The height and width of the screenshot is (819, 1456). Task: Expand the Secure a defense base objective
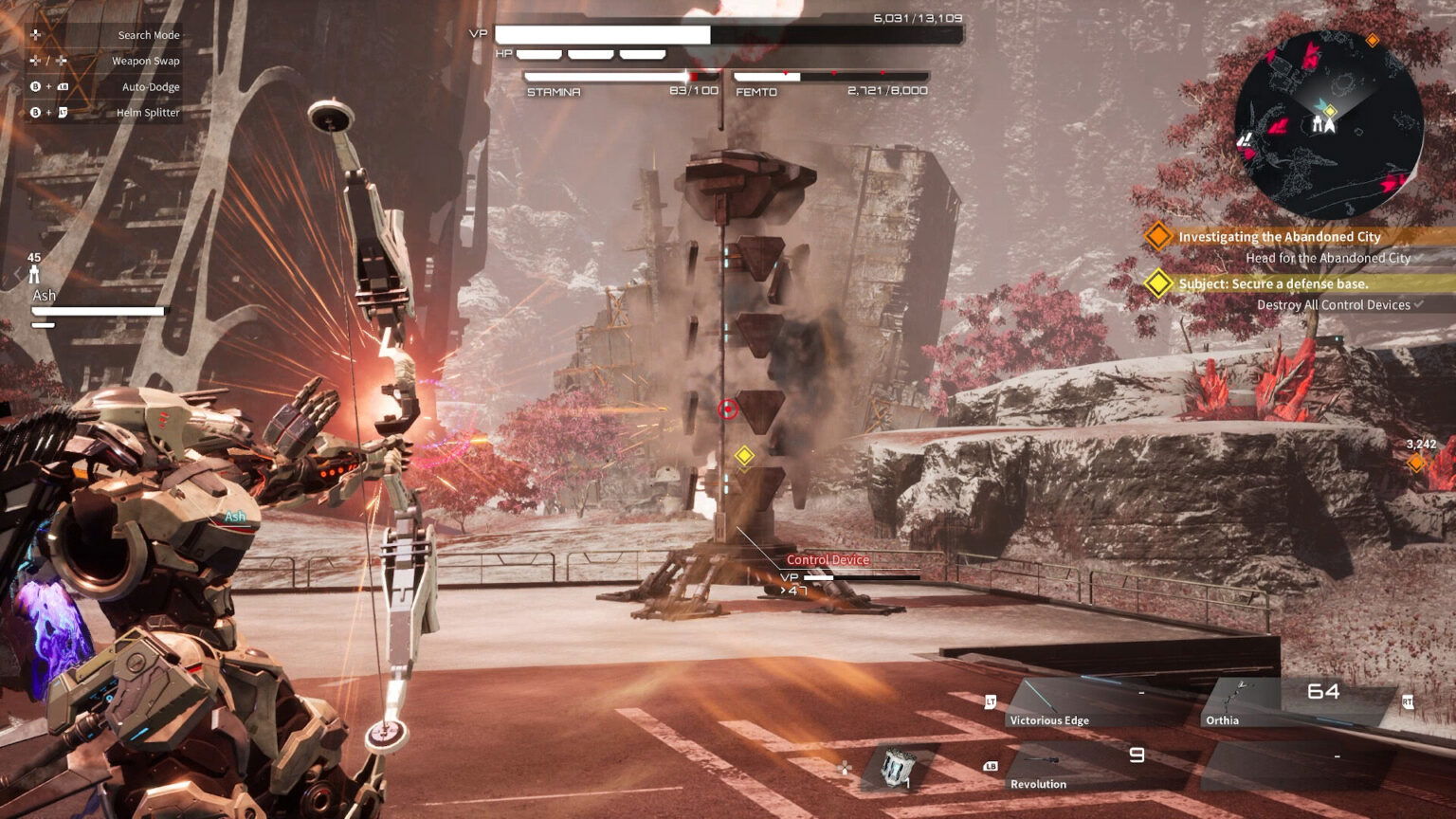pos(1274,282)
